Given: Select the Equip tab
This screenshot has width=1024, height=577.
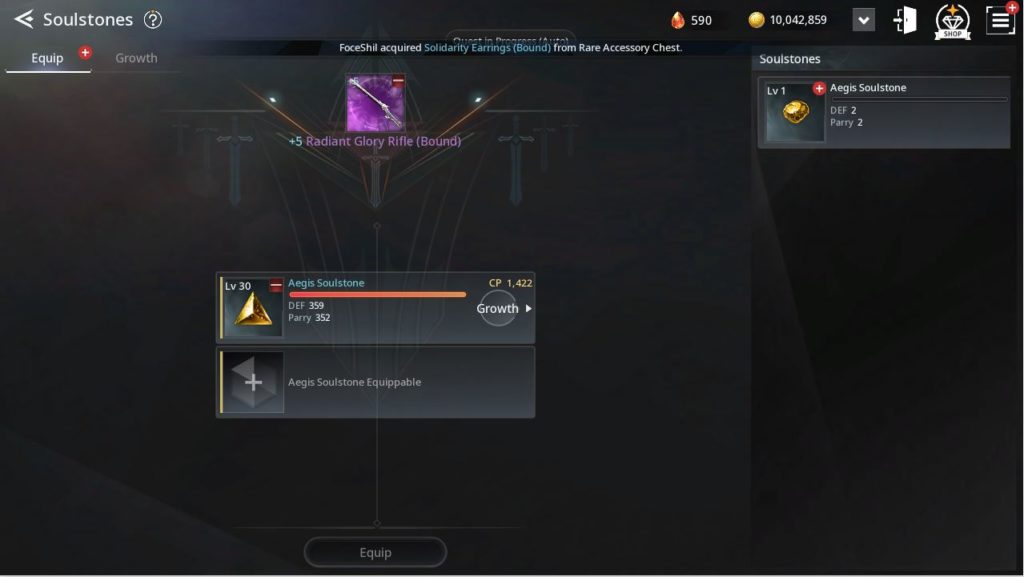Looking at the screenshot, I should (x=47, y=58).
